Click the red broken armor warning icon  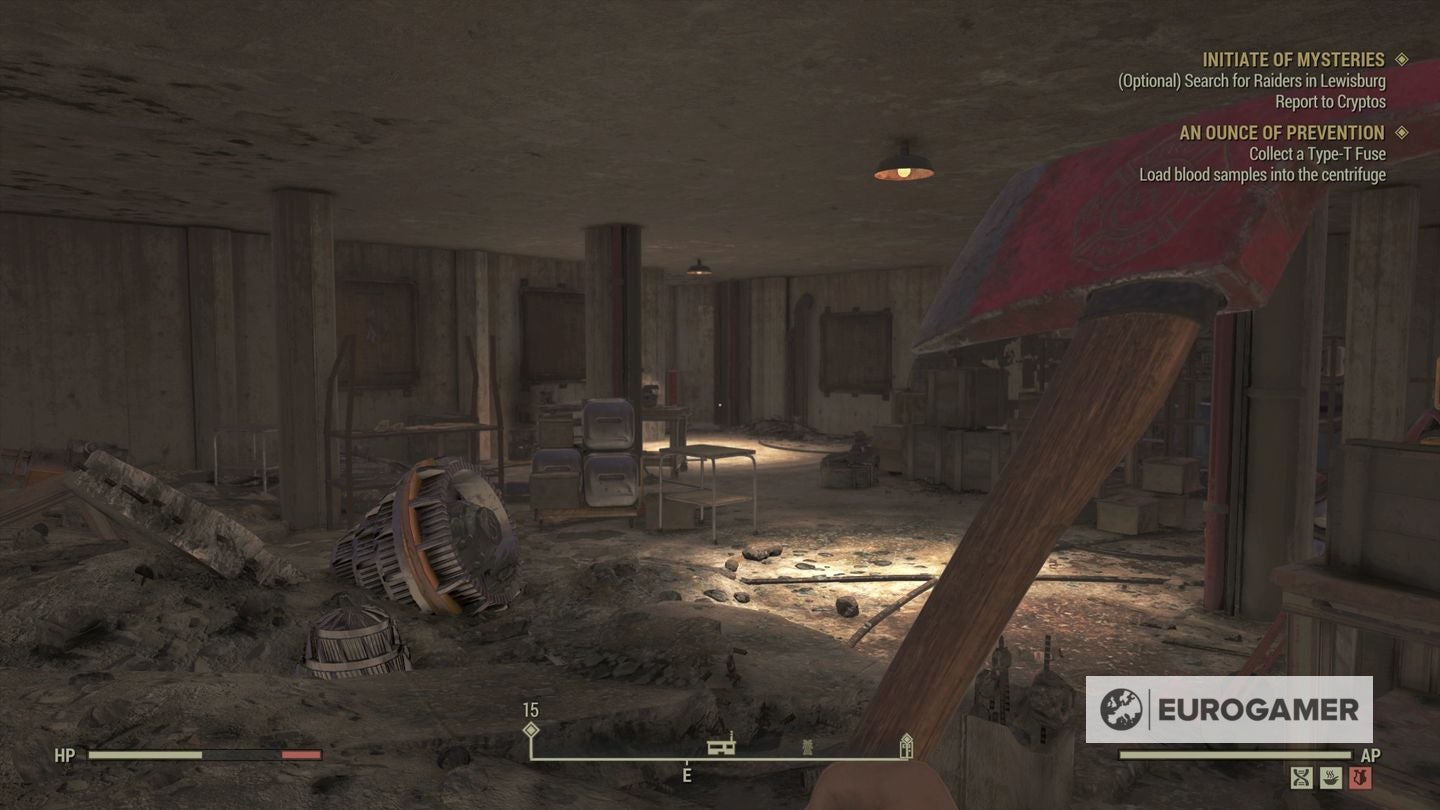pyautogui.click(x=1360, y=777)
